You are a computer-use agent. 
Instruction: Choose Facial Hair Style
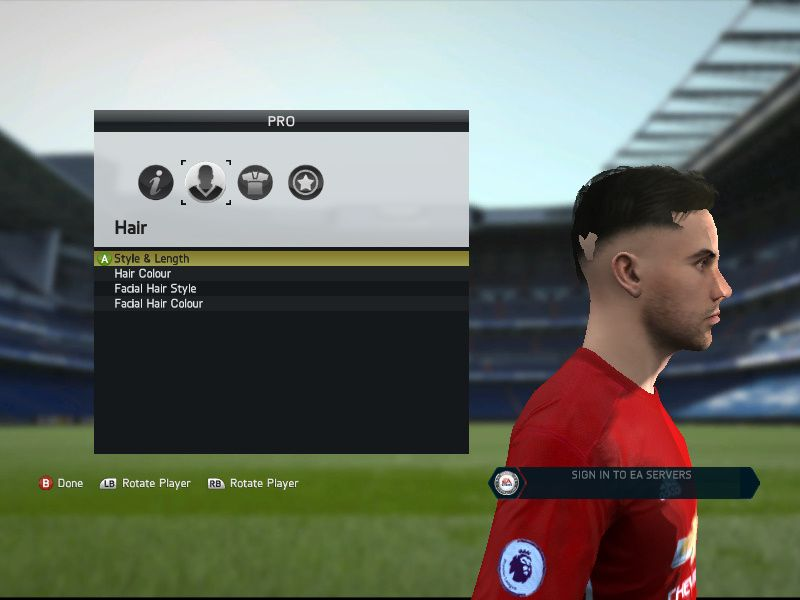pos(155,288)
